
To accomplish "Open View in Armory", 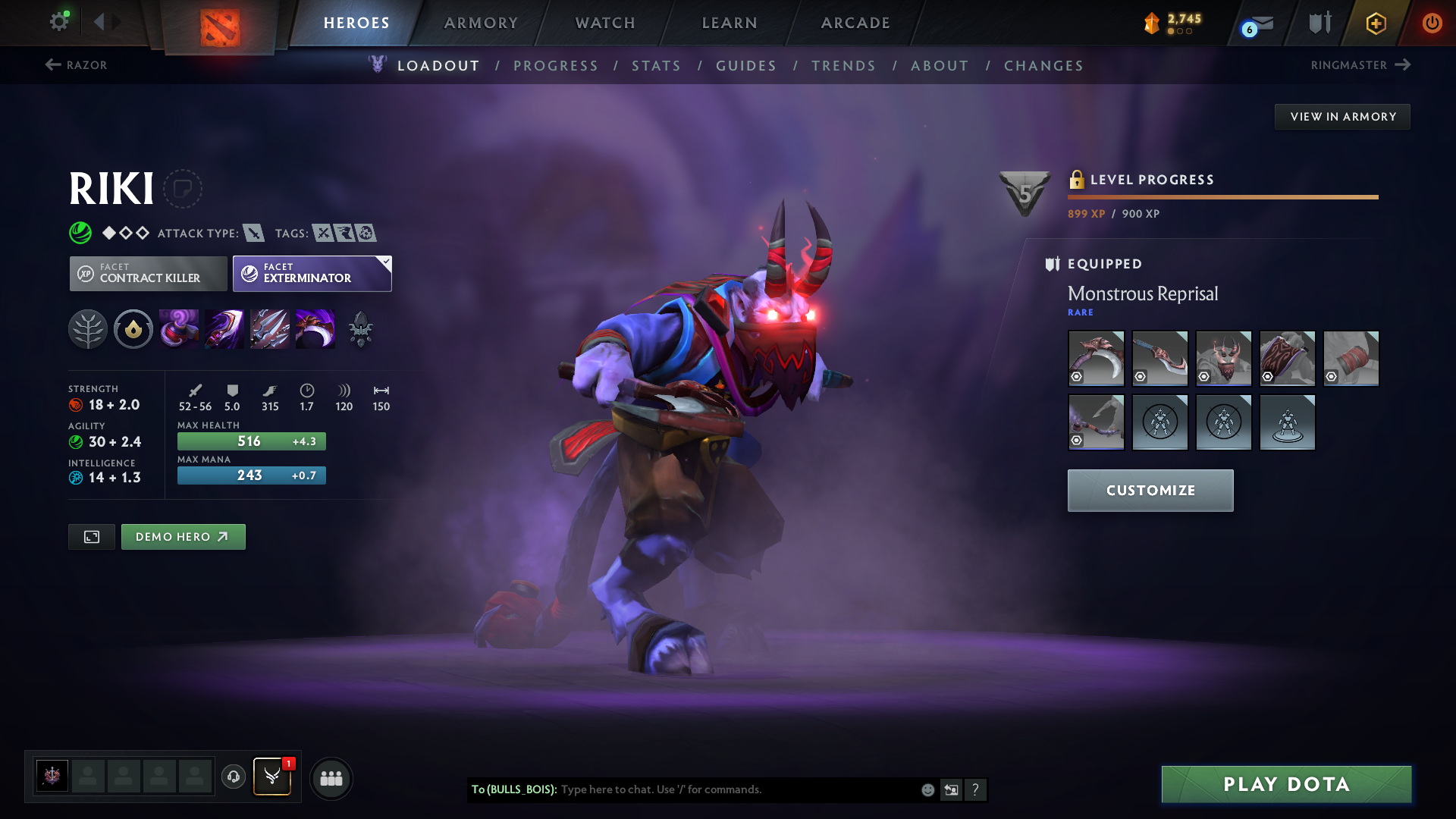I will click(1342, 117).
